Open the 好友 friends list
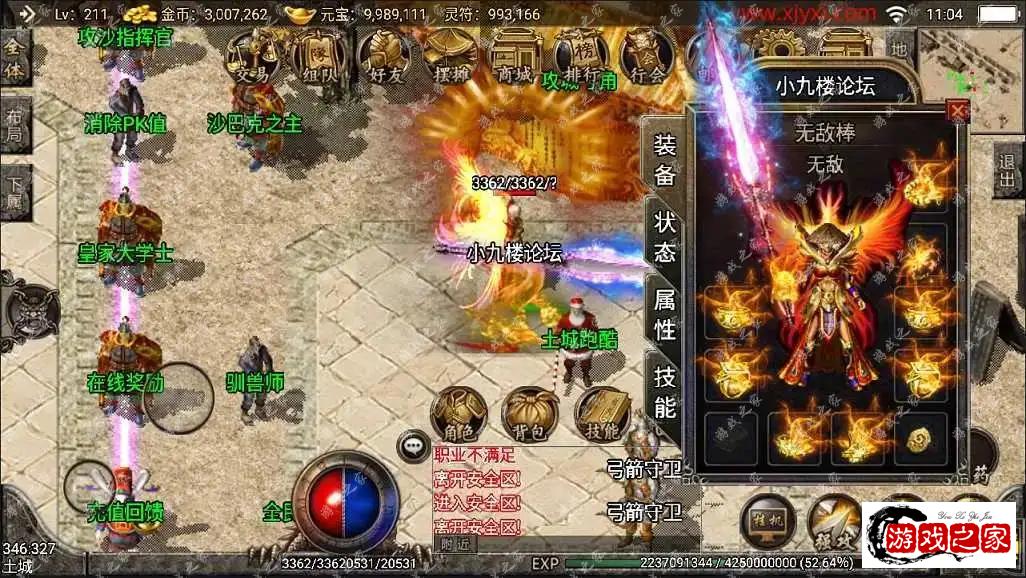Image resolution: width=1026 pixels, height=578 pixels. point(385,55)
